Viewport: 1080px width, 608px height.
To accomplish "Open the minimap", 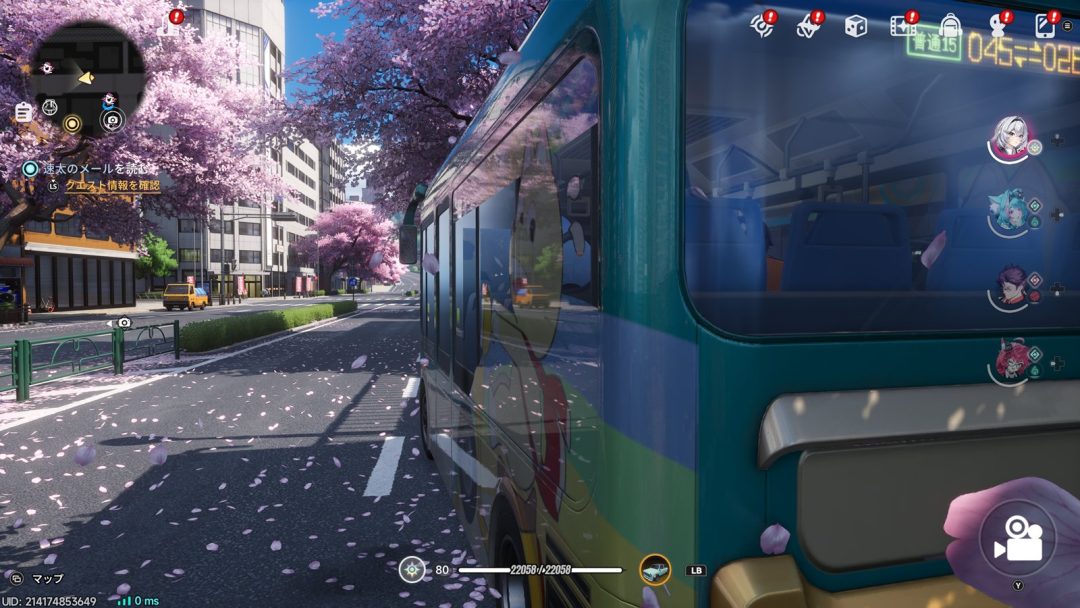I will tap(88, 77).
